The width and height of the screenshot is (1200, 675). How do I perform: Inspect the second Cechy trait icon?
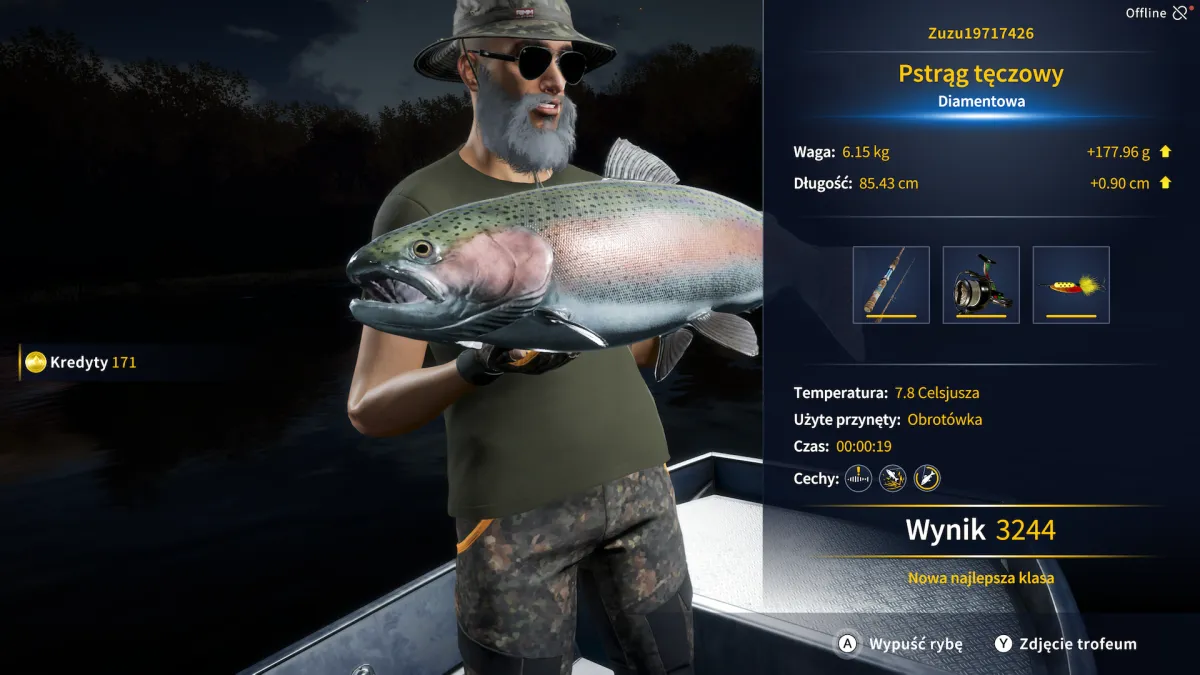tap(892, 478)
